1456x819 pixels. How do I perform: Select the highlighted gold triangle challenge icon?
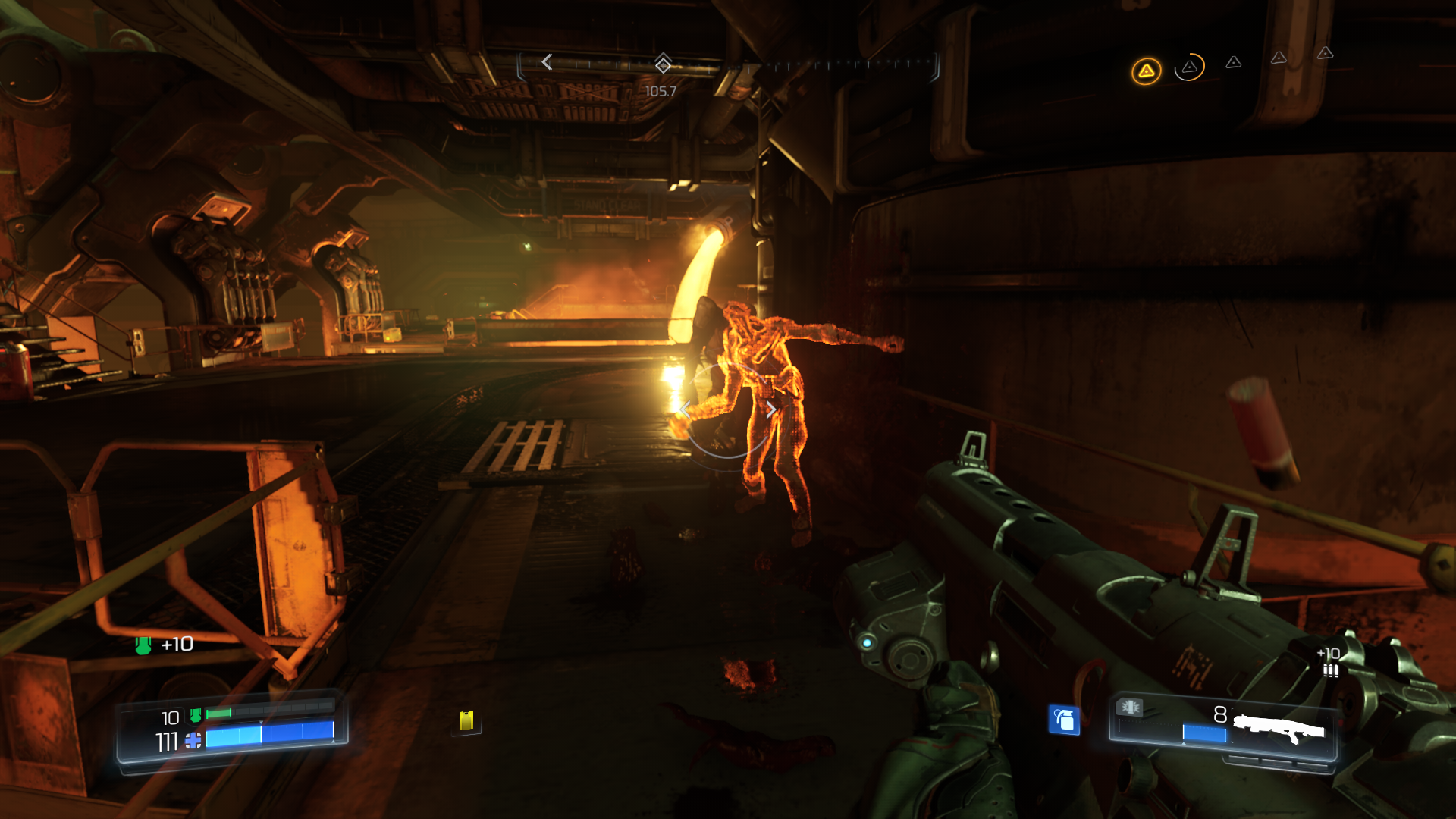(x=1146, y=71)
